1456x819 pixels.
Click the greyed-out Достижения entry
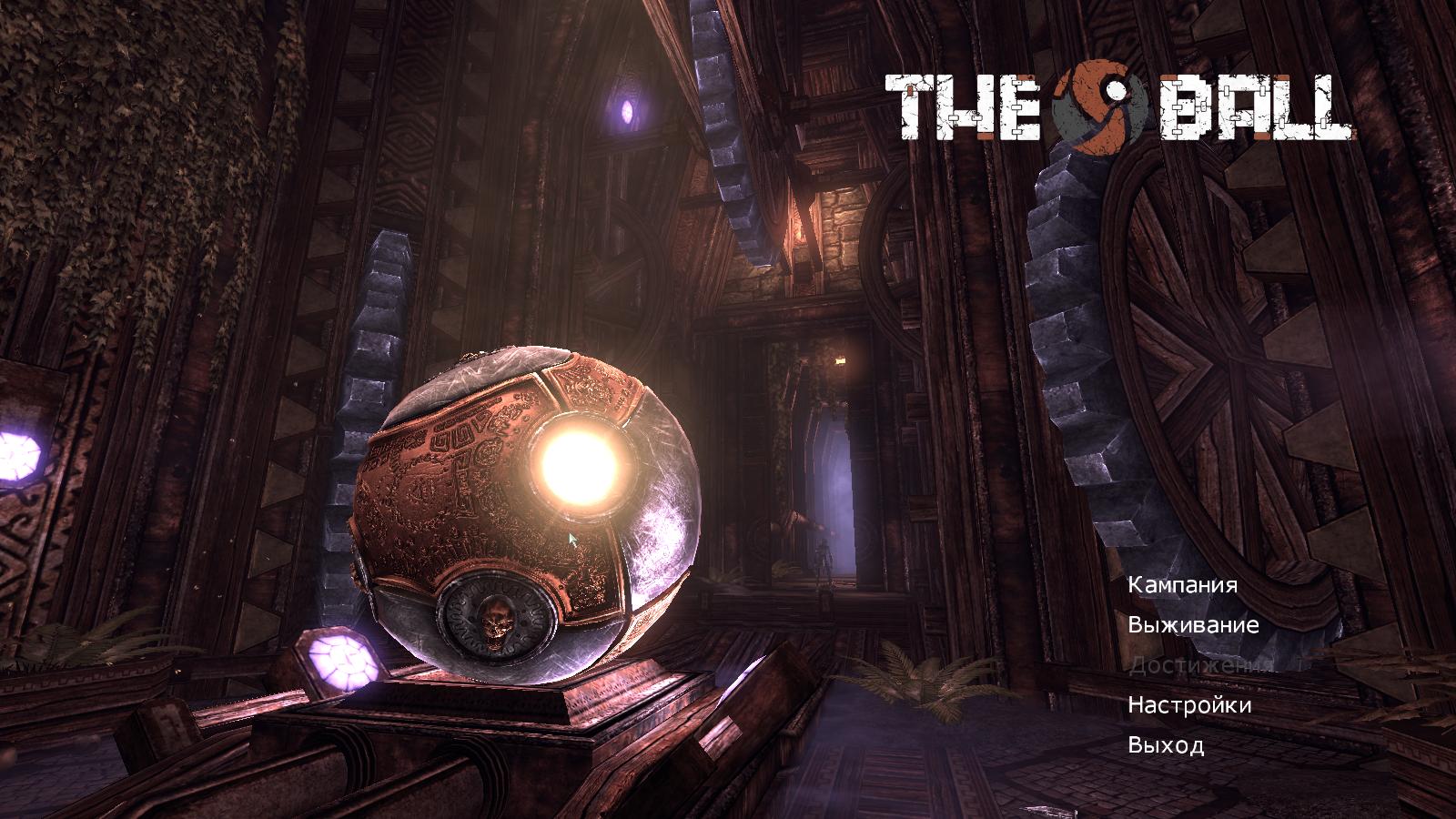1198,665
